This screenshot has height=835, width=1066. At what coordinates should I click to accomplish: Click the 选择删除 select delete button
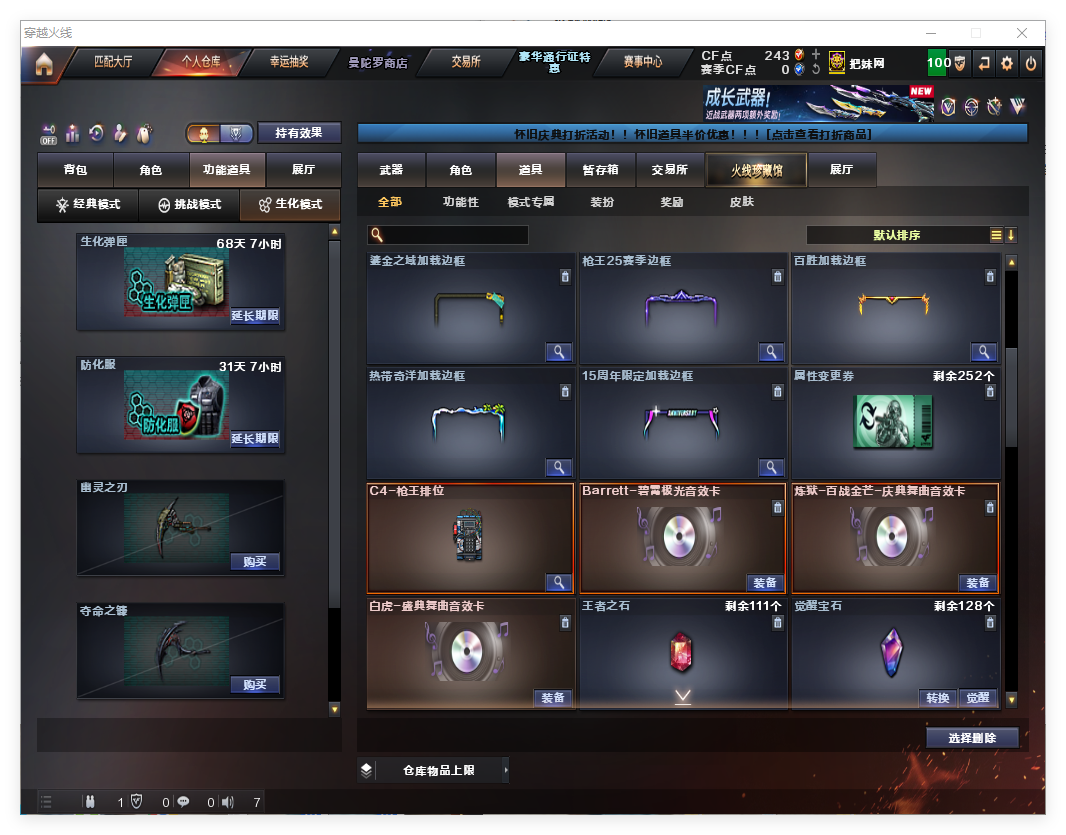[x=972, y=738]
